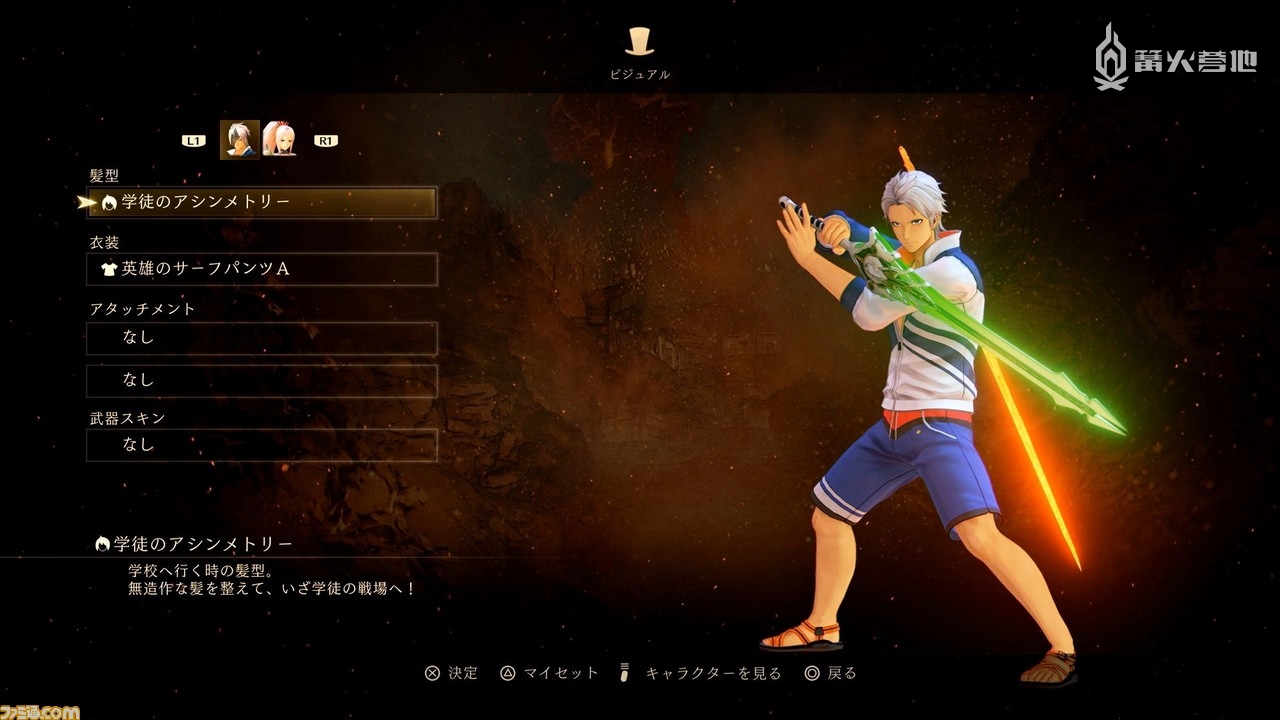Switch to the pink-haired female character portrait
Image resolution: width=1280 pixels, height=720 pixels.
[279, 140]
